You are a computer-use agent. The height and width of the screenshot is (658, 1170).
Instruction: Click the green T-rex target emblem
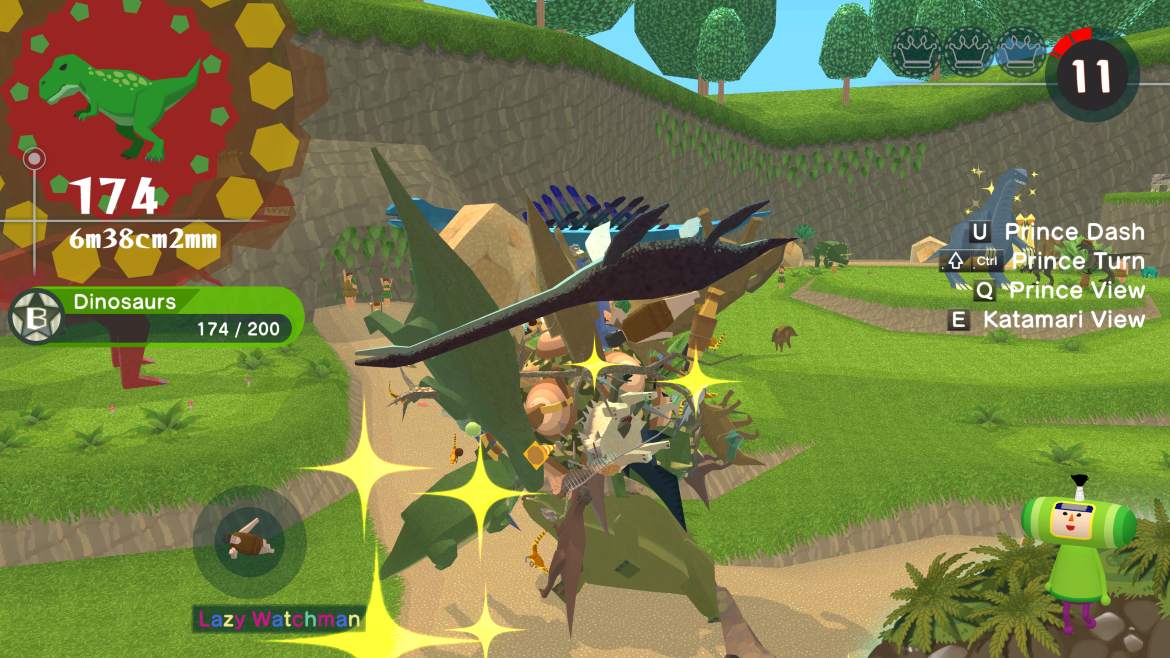click(x=120, y=102)
